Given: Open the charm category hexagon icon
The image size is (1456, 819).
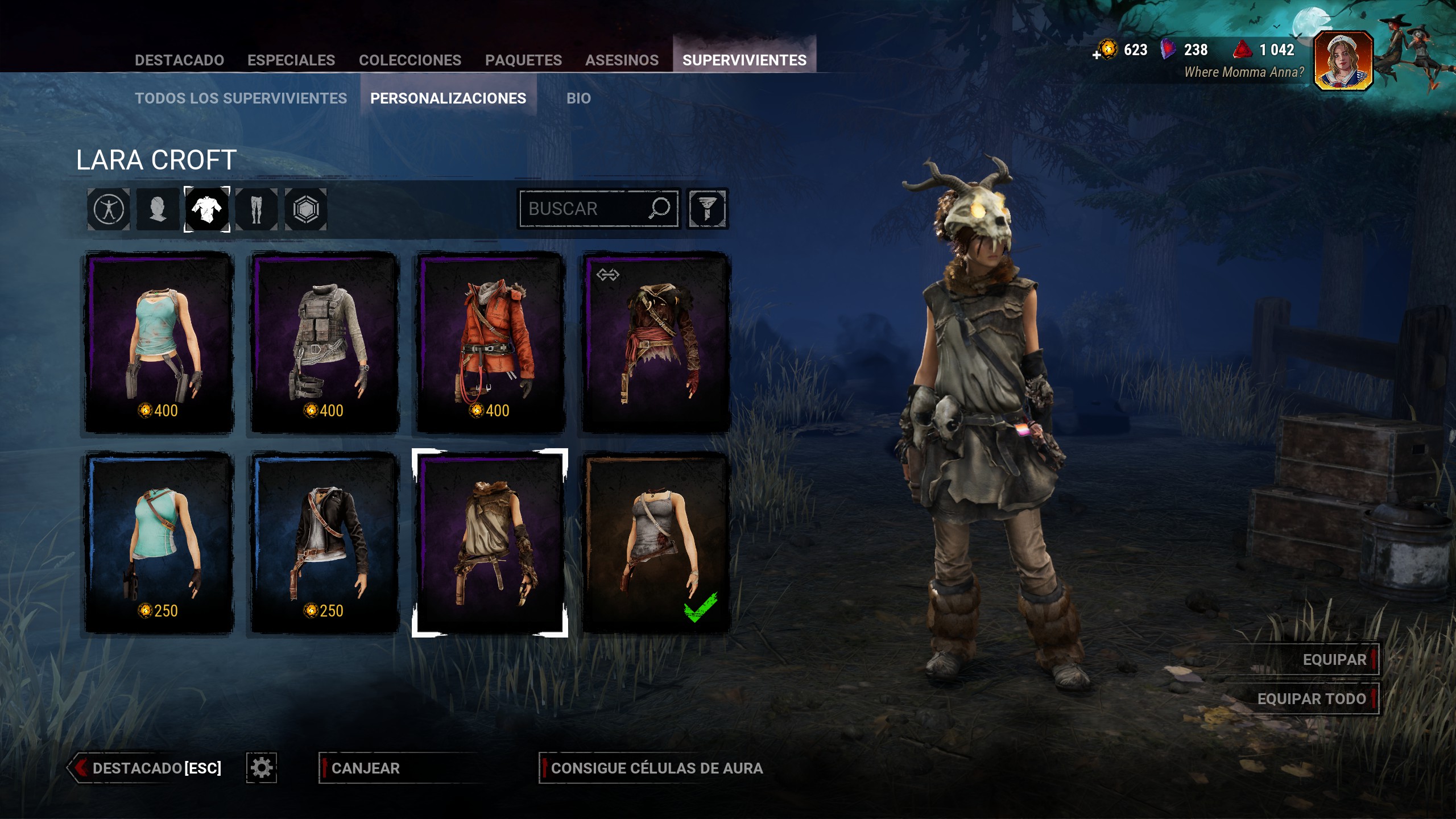Looking at the screenshot, I should point(306,209).
